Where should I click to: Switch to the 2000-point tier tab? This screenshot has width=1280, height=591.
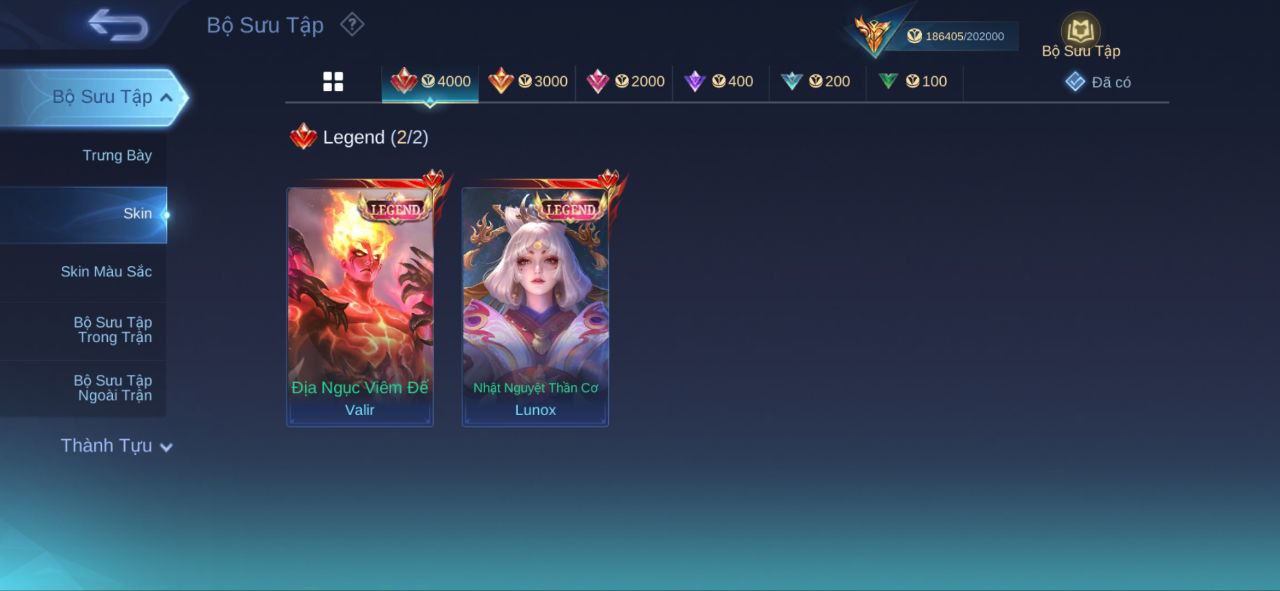[x=625, y=82]
